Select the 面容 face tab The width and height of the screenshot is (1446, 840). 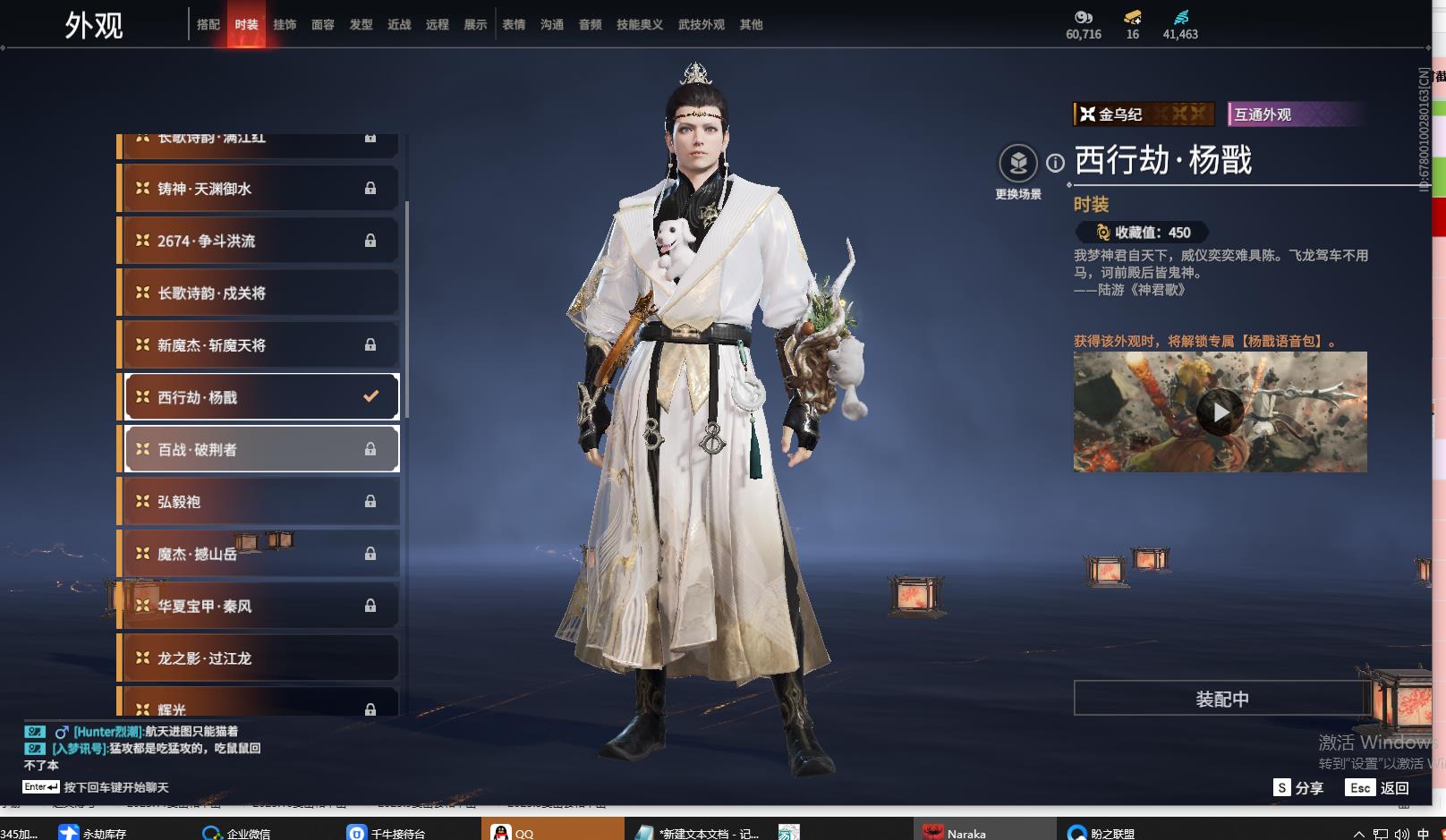coord(323,25)
